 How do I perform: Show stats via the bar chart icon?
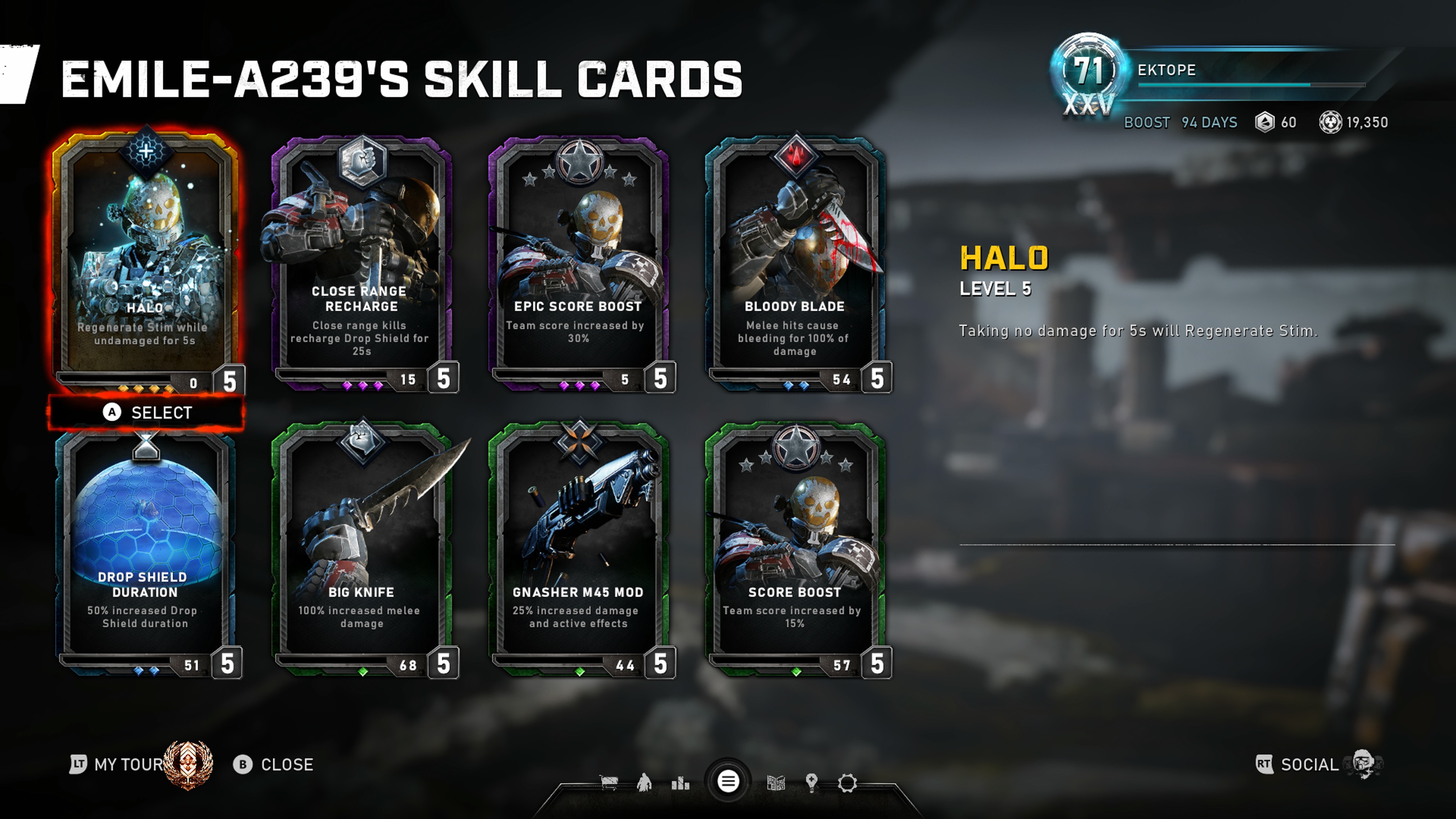681,783
